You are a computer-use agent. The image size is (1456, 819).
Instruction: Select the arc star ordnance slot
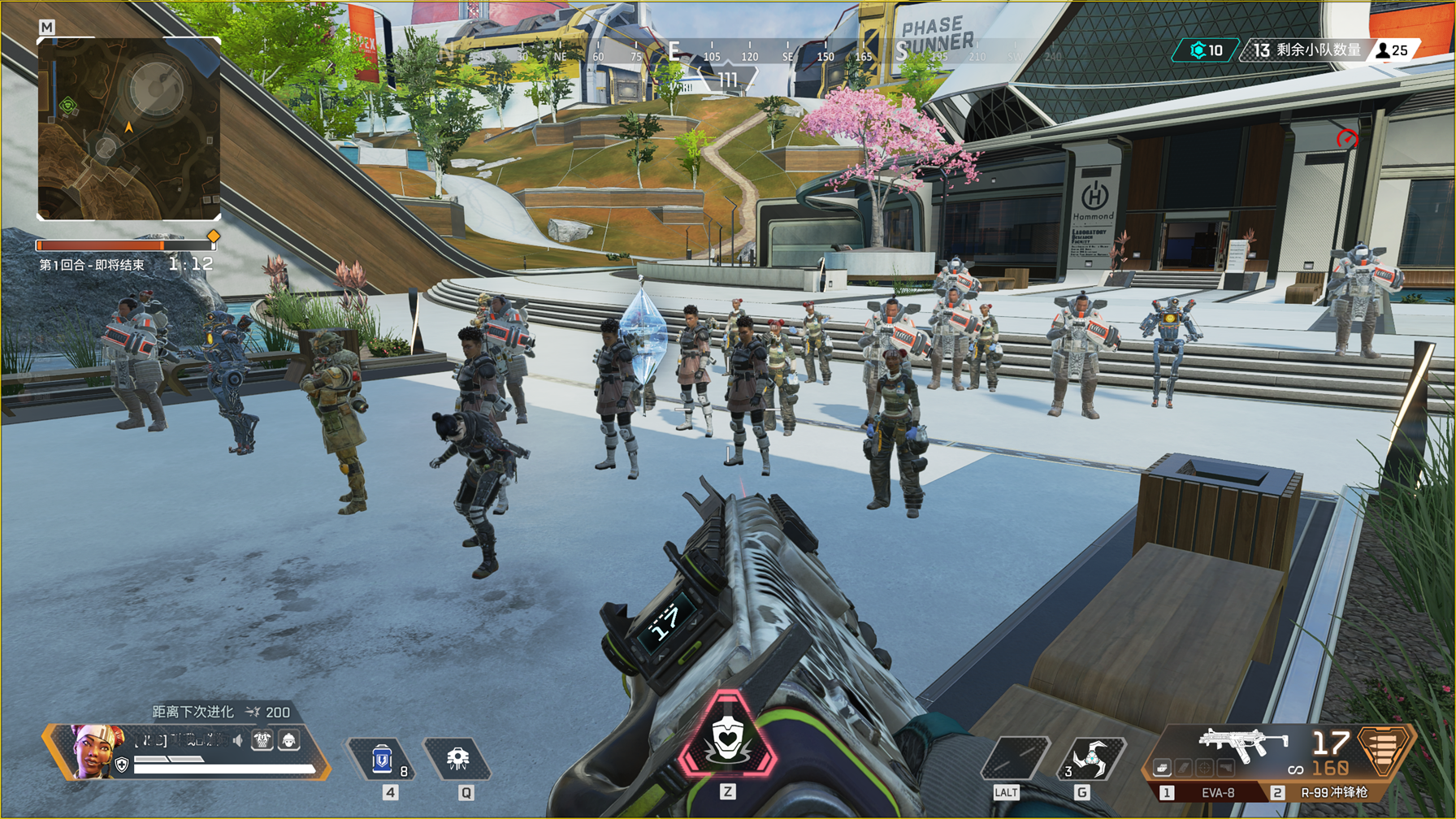click(1090, 757)
